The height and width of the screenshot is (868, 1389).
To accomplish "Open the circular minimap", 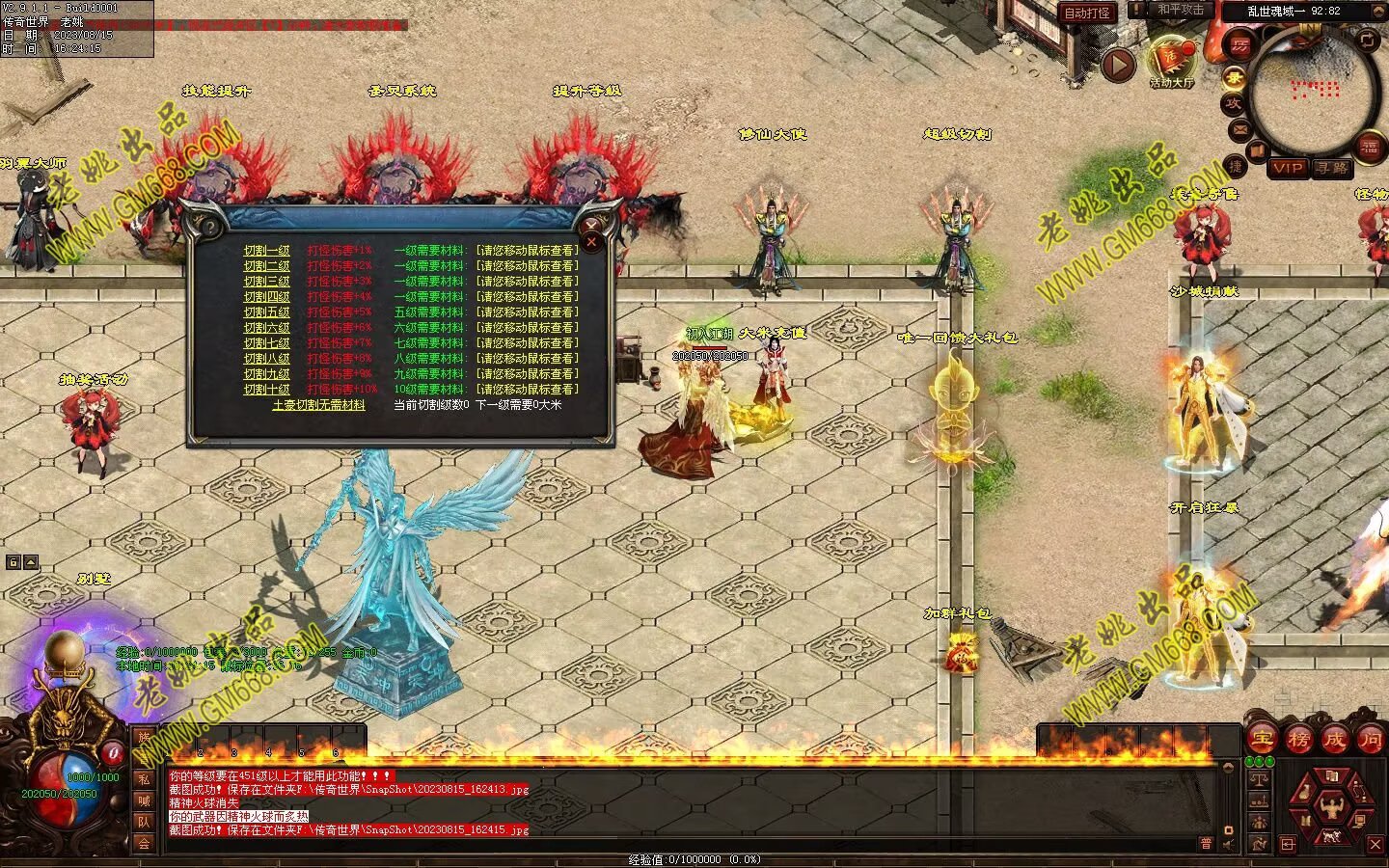I will click(x=1314, y=92).
